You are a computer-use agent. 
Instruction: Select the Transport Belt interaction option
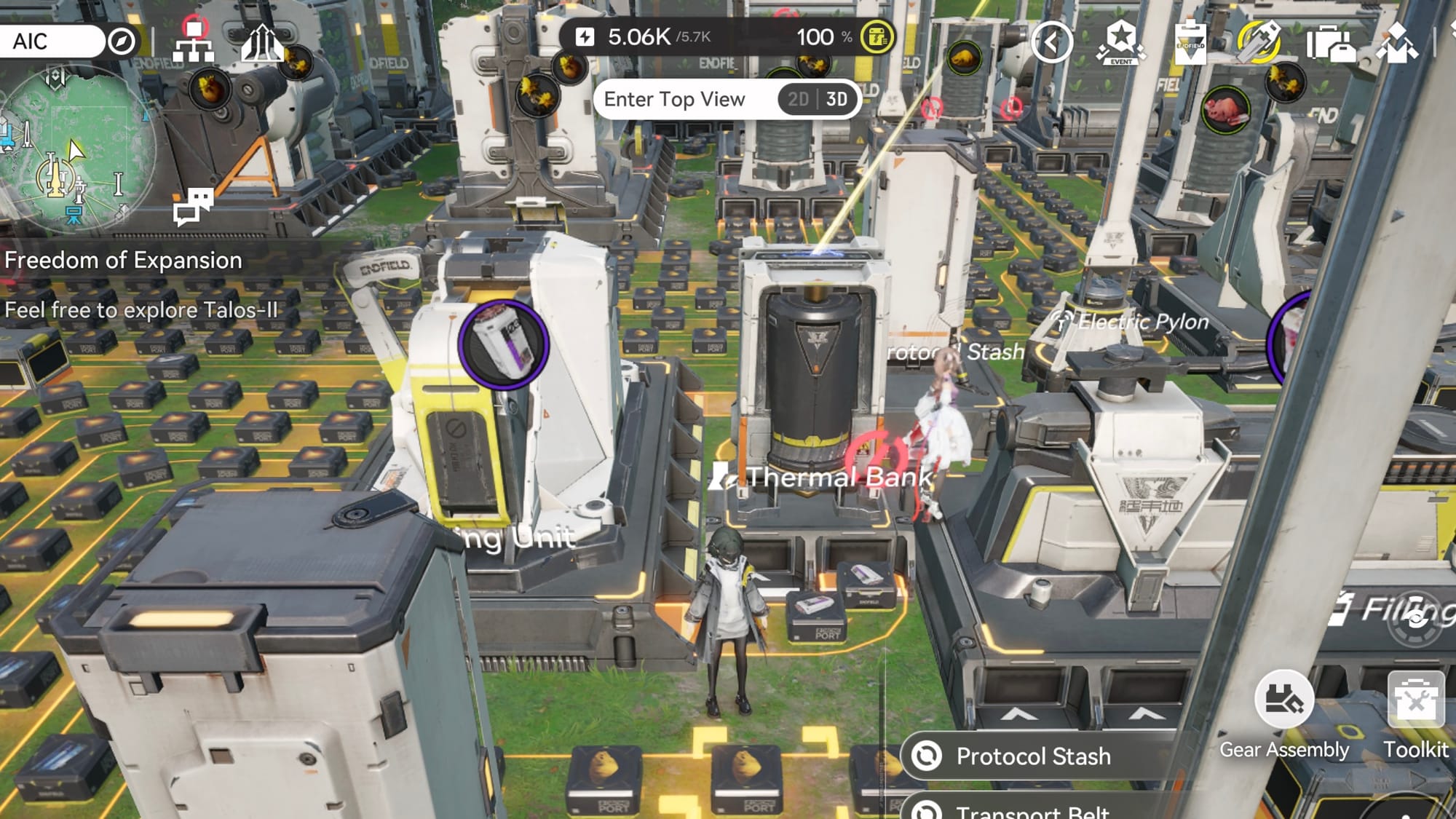click(1033, 811)
